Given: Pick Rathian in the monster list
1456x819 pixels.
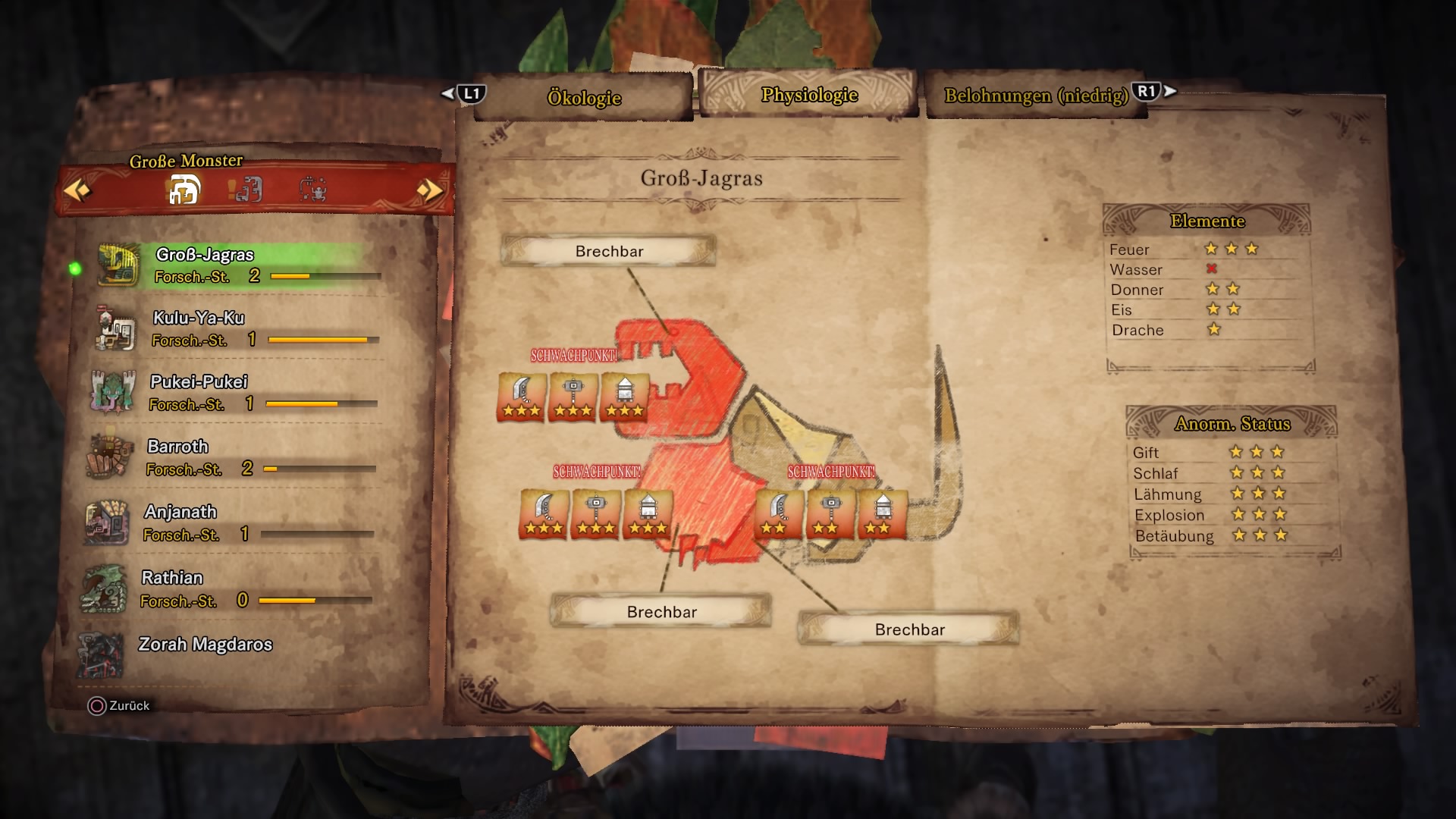Looking at the screenshot, I should coord(227,588).
